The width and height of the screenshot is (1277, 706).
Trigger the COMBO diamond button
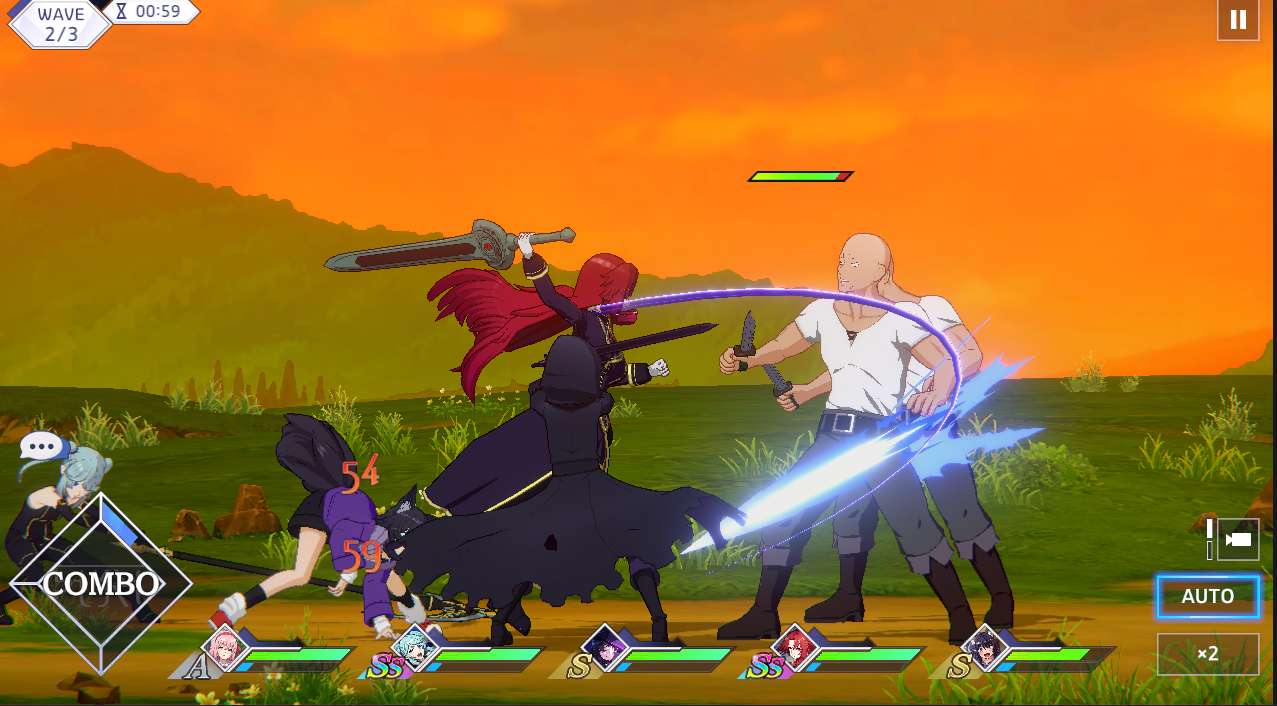pos(100,584)
